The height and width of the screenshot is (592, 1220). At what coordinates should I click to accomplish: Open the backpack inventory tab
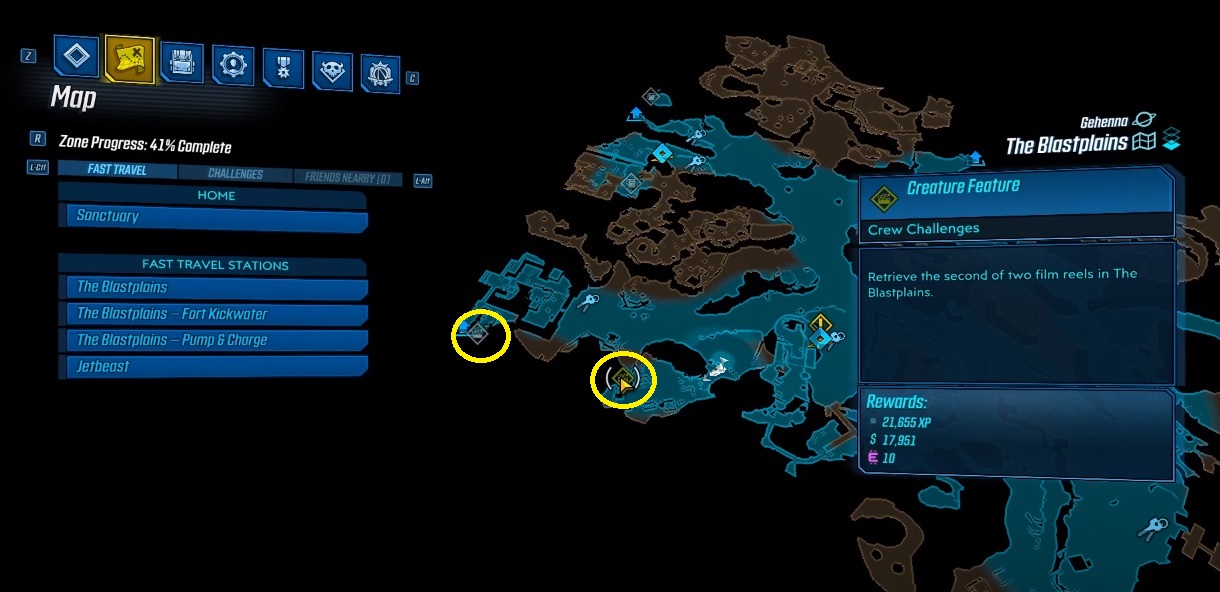[182, 61]
